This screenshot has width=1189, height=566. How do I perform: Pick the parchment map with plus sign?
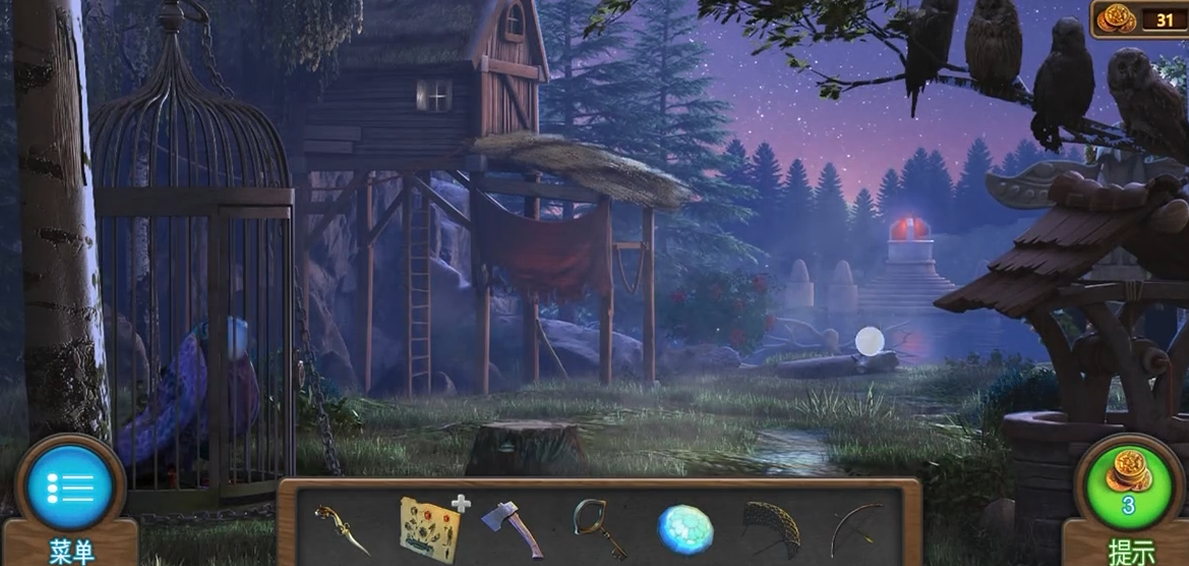429,527
